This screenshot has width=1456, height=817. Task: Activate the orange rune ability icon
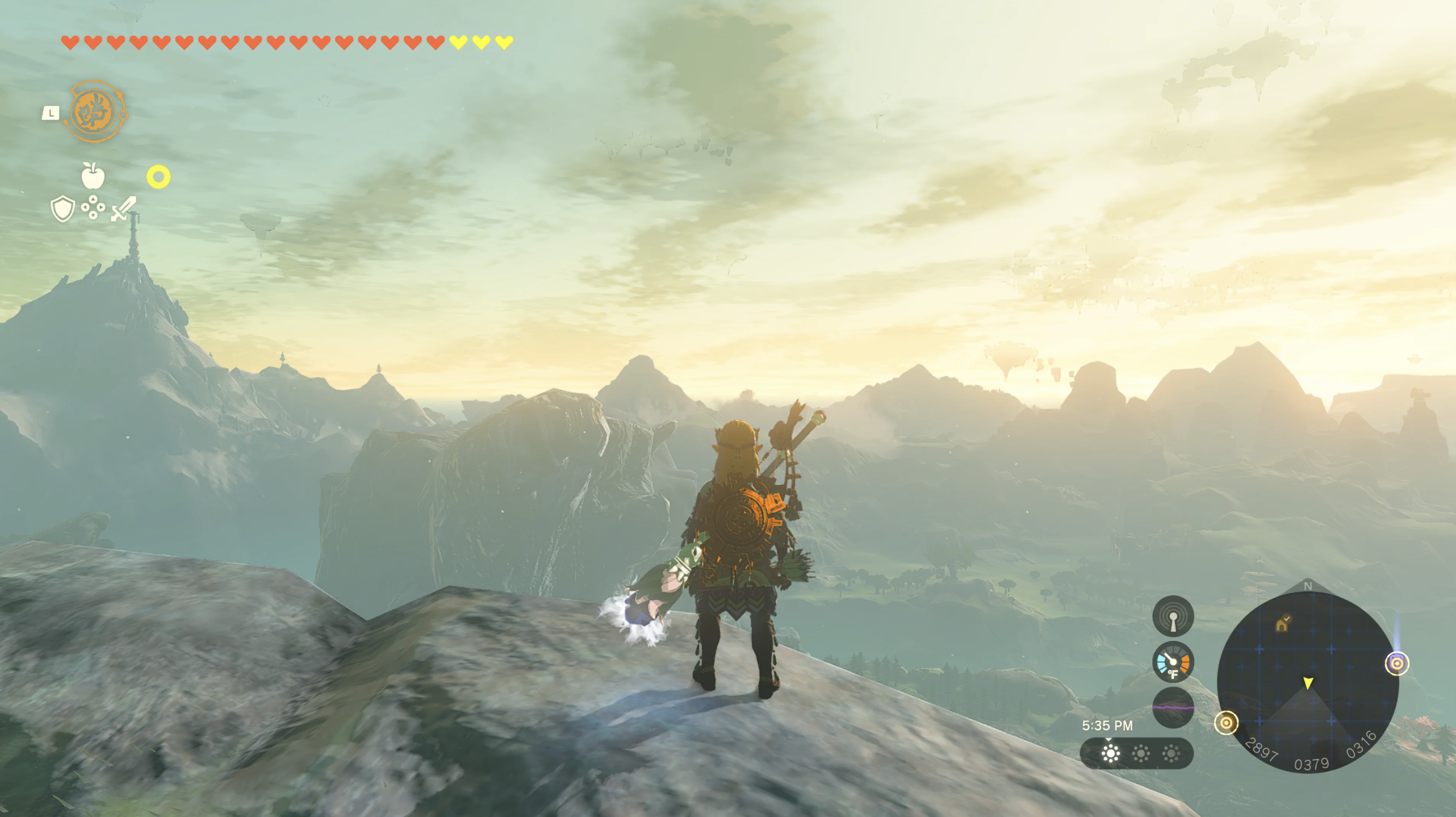coord(95,112)
